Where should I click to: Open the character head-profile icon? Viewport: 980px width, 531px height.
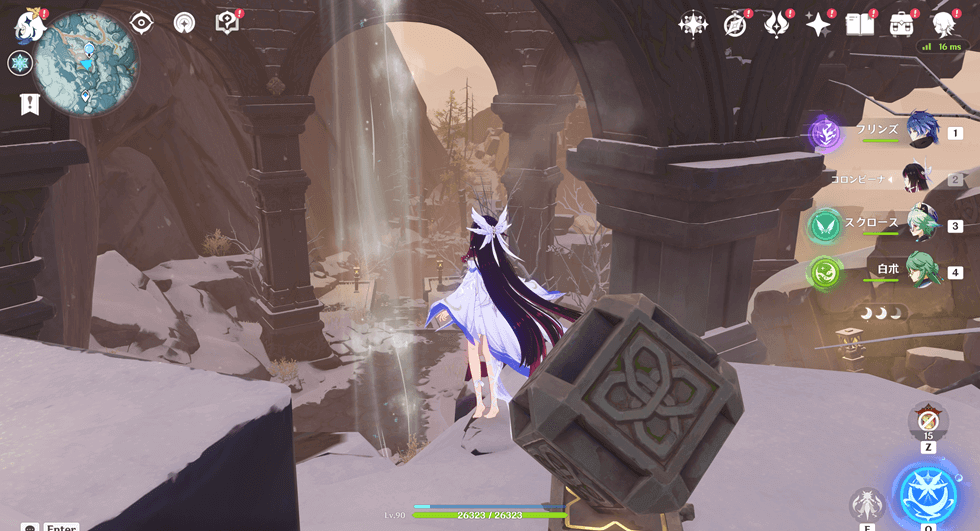[943, 25]
